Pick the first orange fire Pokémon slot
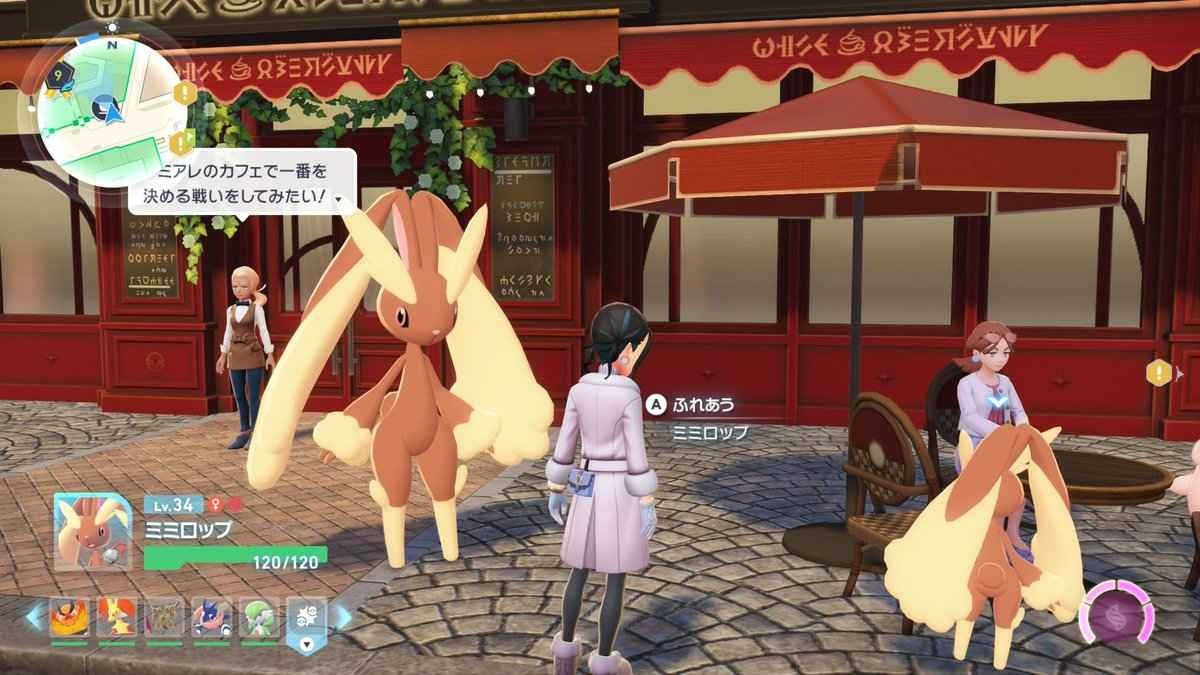The image size is (1200, 675). tap(69, 619)
